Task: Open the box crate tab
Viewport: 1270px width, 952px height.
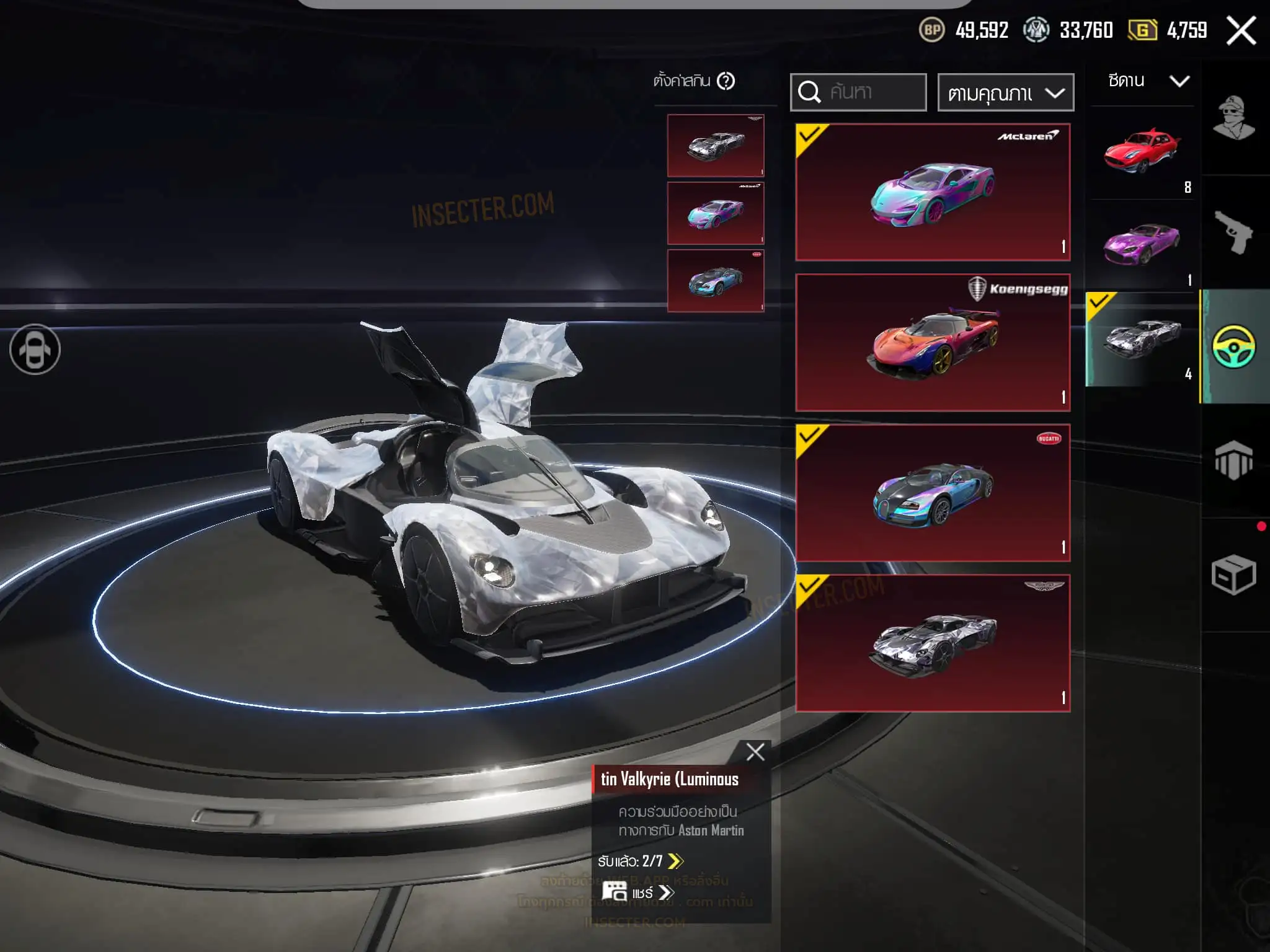Action: tap(1234, 575)
